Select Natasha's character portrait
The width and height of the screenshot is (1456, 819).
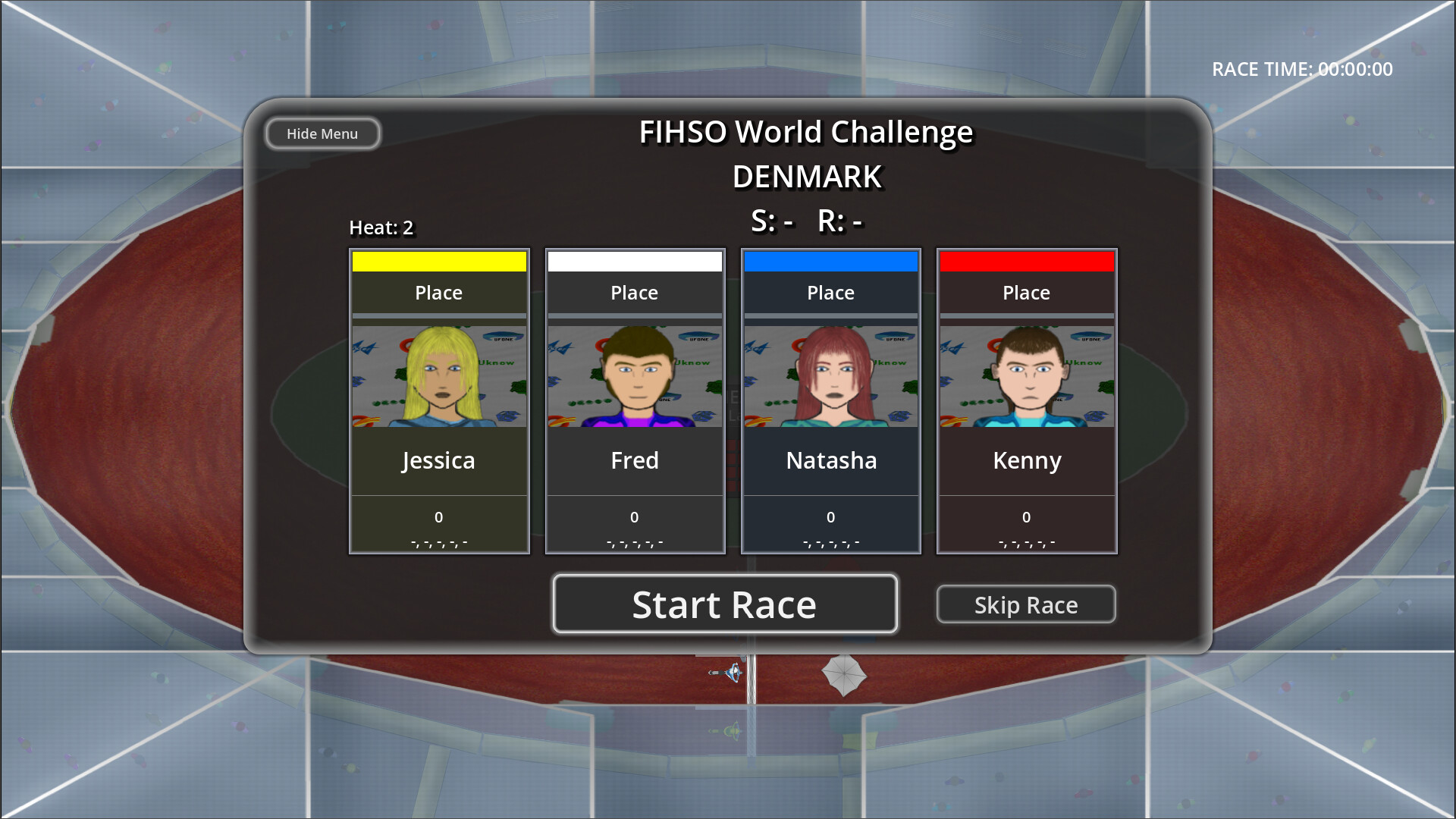tap(830, 375)
